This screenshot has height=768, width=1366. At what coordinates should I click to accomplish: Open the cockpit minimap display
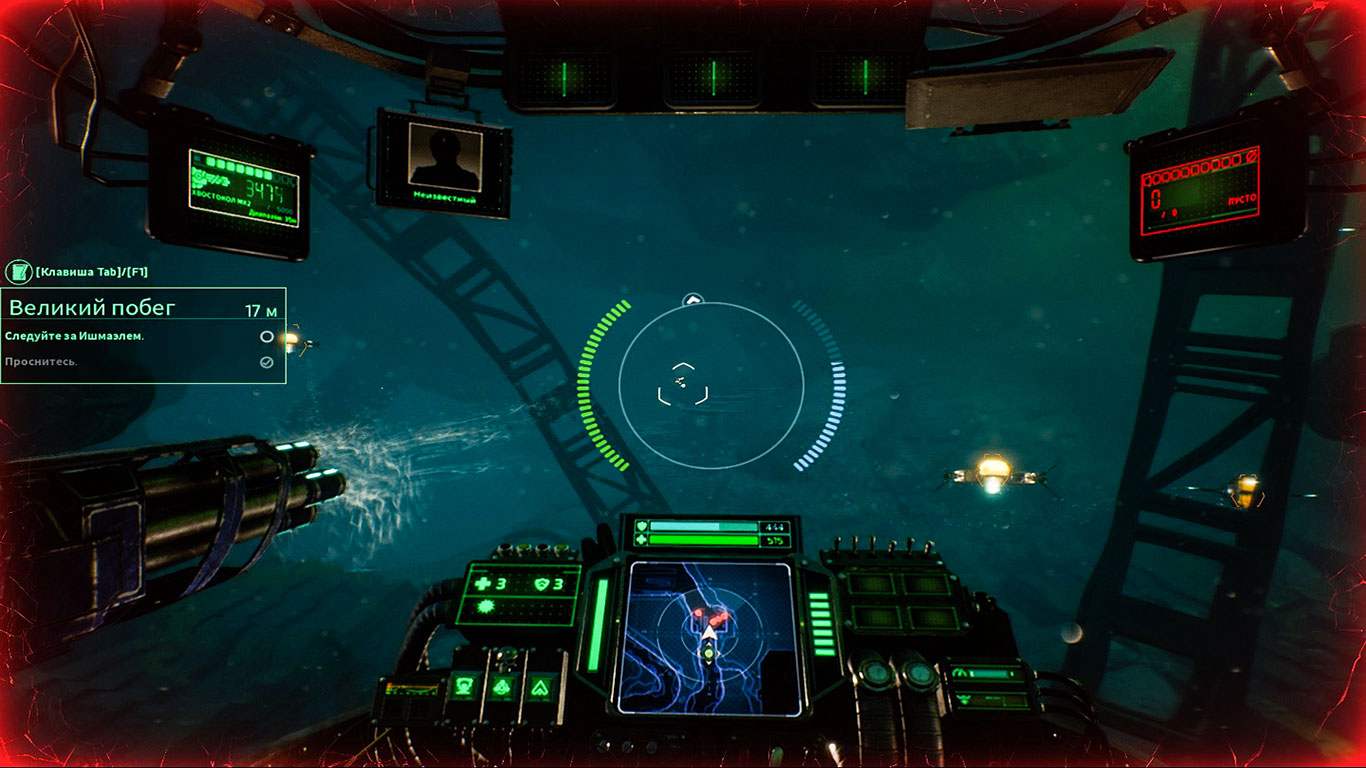tap(708, 637)
